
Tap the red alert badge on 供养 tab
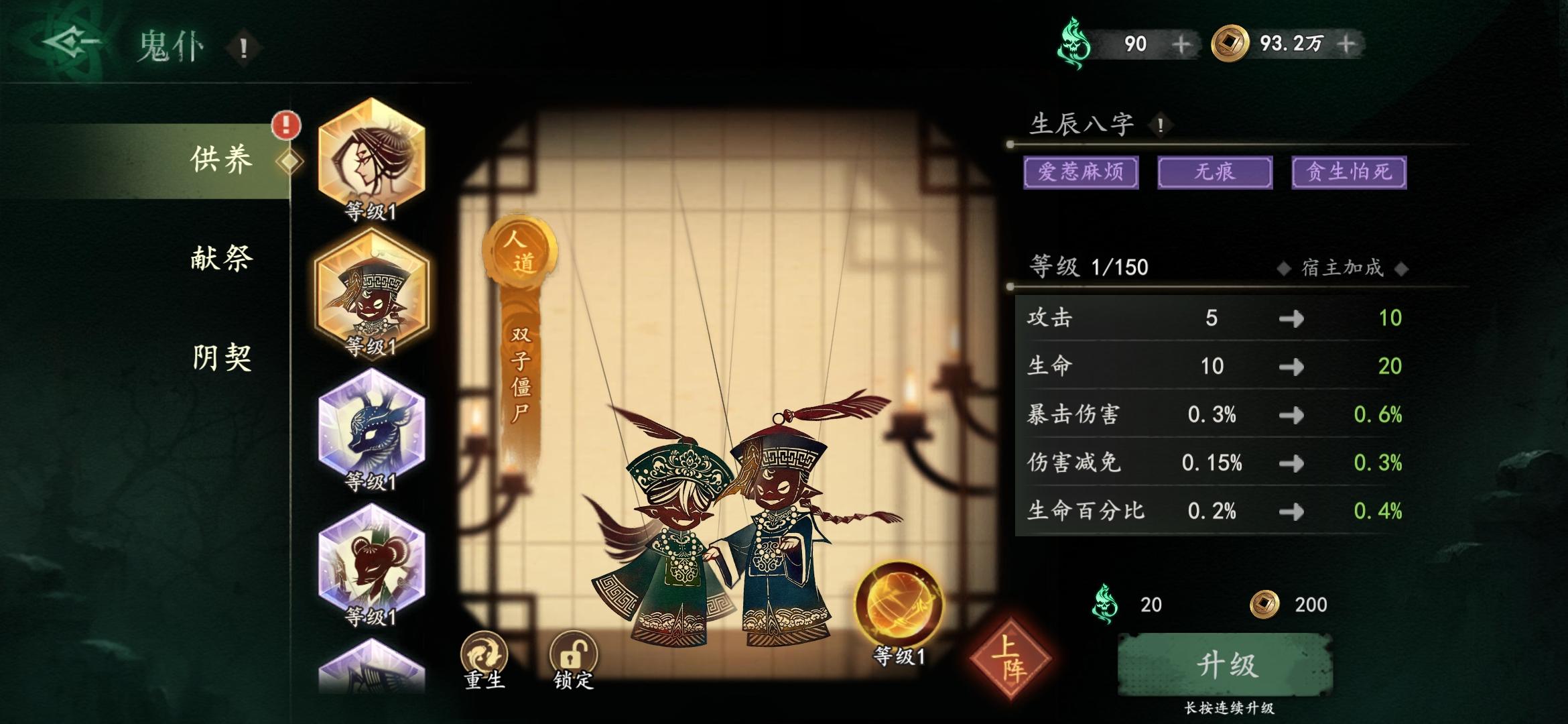285,125
